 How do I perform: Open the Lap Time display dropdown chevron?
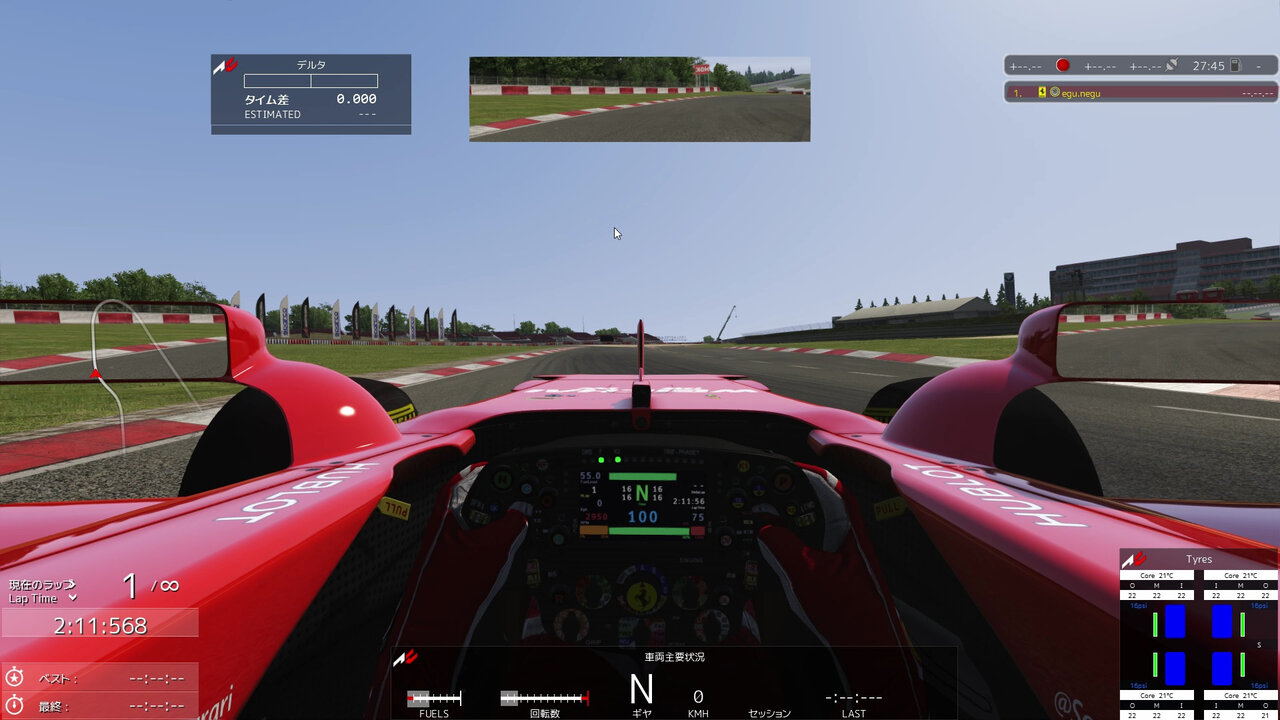click(x=72, y=598)
